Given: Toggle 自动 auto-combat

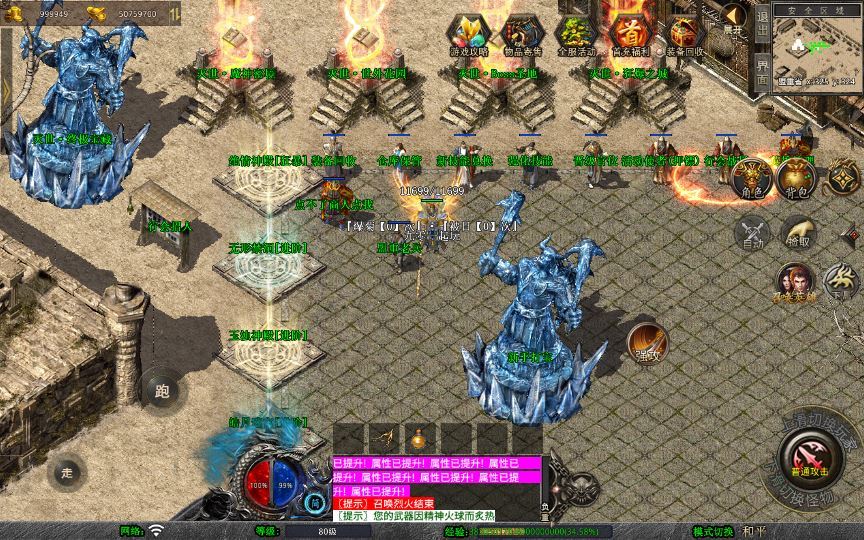Looking at the screenshot, I should 750,235.
